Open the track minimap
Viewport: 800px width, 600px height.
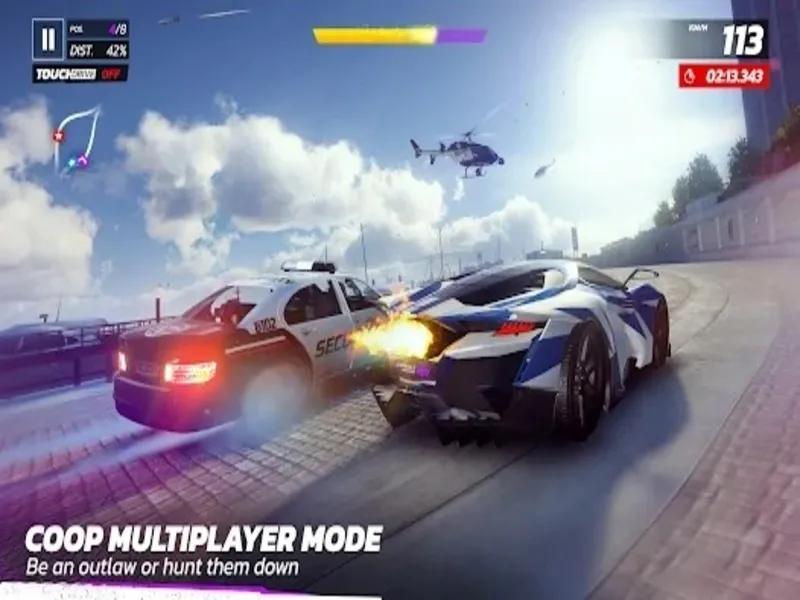tap(77, 138)
